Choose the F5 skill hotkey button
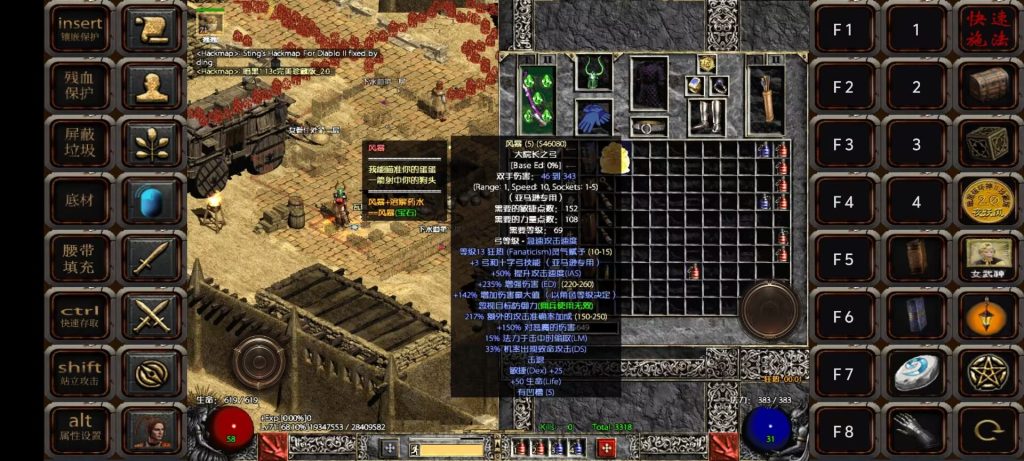The height and width of the screenshot is (461, 1024). pos(844,258)
